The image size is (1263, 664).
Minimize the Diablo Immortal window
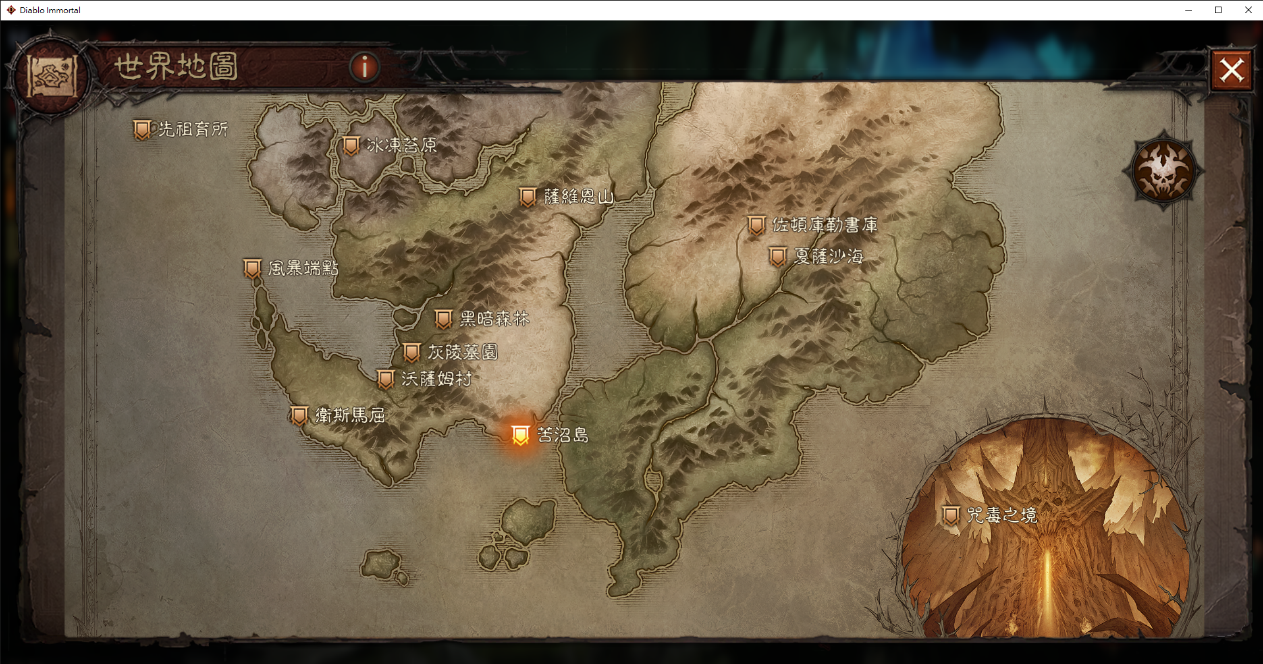coord(1189,10)
